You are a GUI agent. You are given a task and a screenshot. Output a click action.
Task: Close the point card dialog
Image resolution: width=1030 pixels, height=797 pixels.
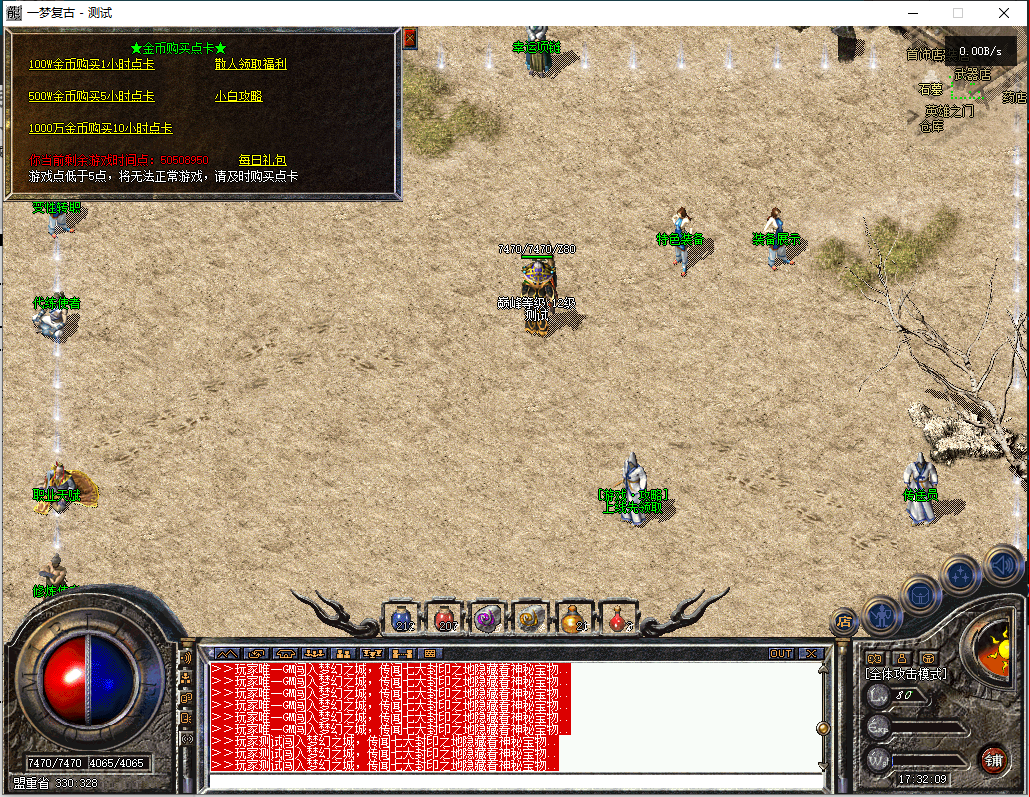(x=410, y=38)
